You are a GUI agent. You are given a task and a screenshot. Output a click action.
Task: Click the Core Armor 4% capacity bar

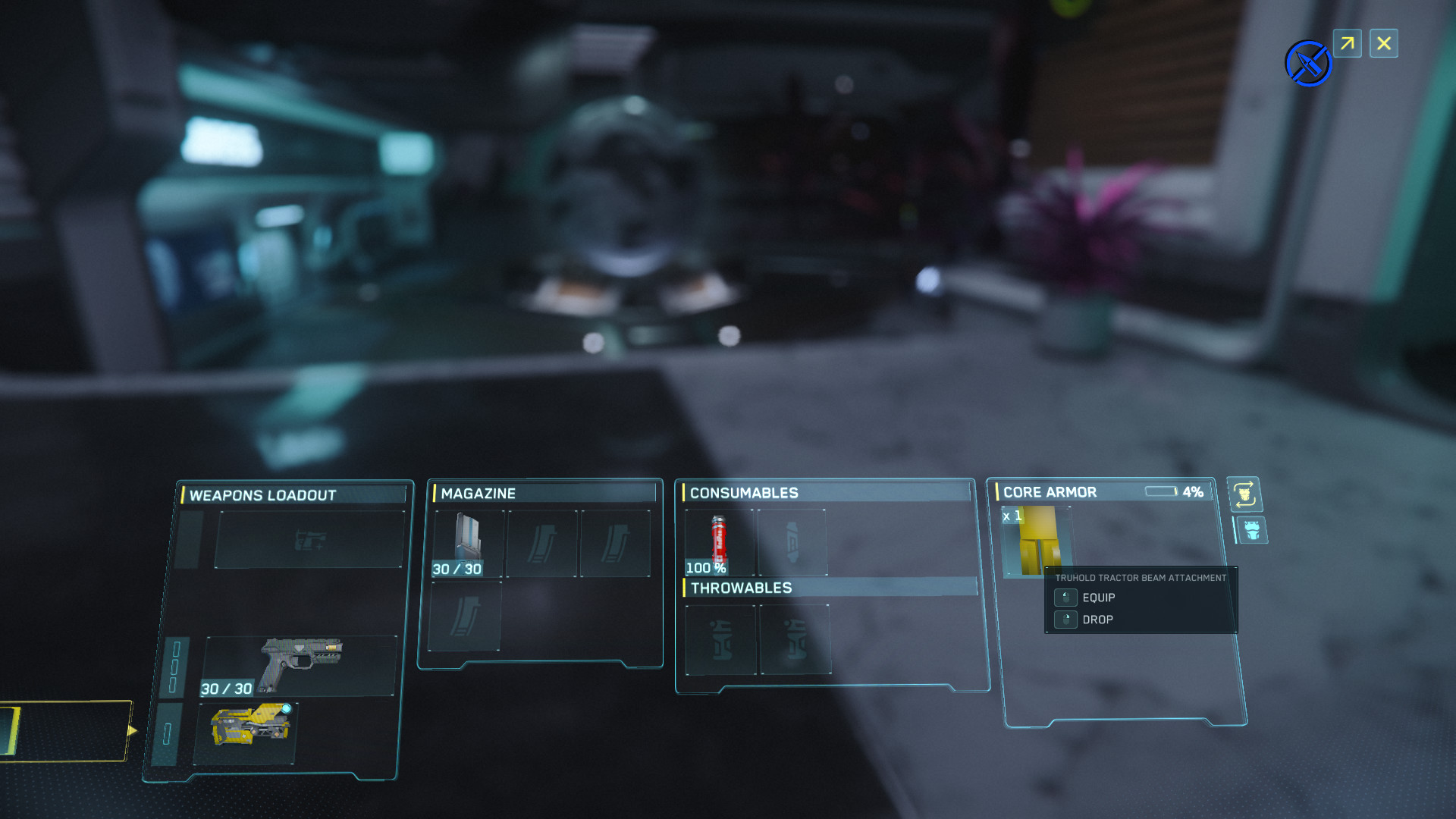(x=1161, y=491)
